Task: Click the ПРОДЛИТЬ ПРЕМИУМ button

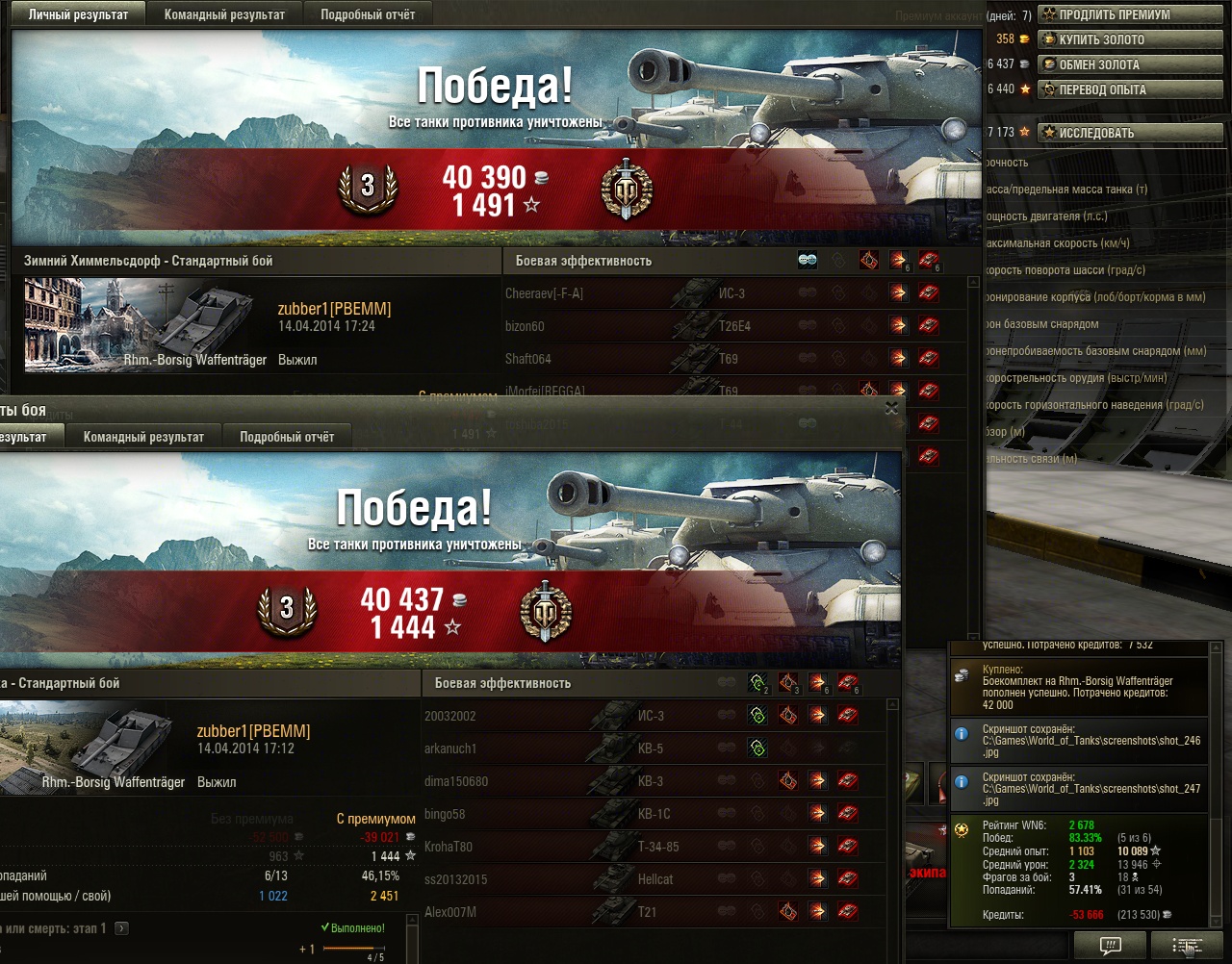Action: (x=1133, y=14)
